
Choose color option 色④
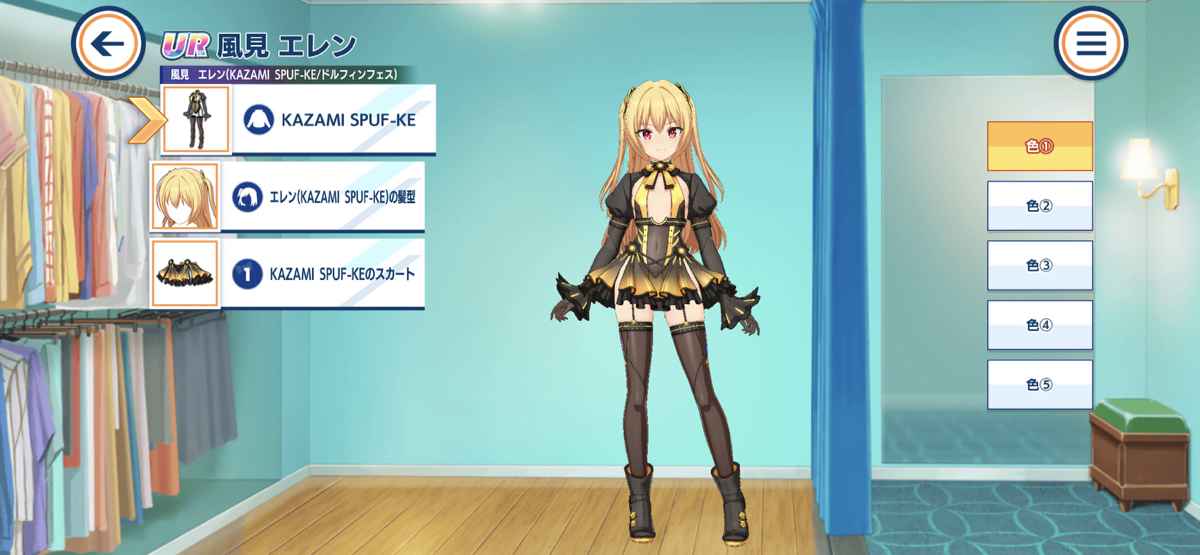(1040, 325)
